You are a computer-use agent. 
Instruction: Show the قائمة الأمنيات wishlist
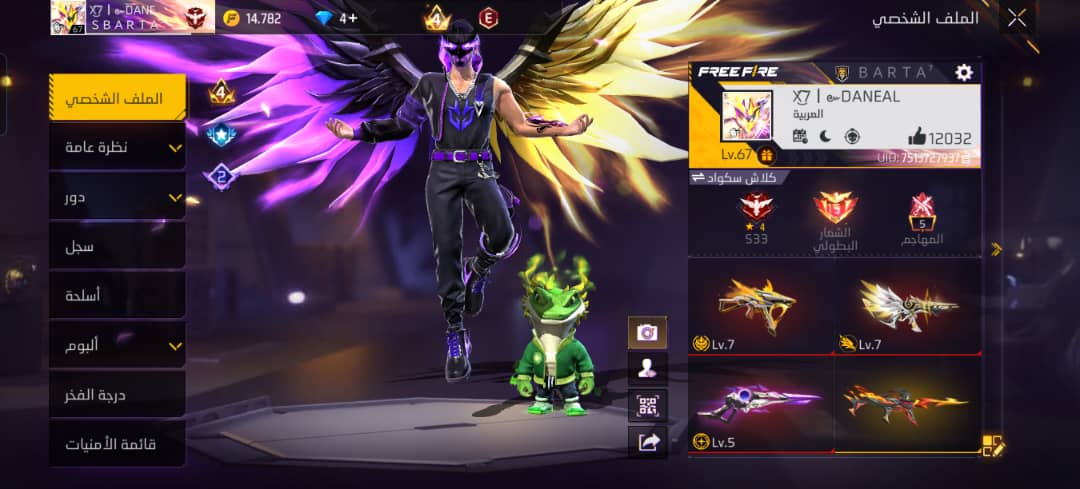click(118, 443)
